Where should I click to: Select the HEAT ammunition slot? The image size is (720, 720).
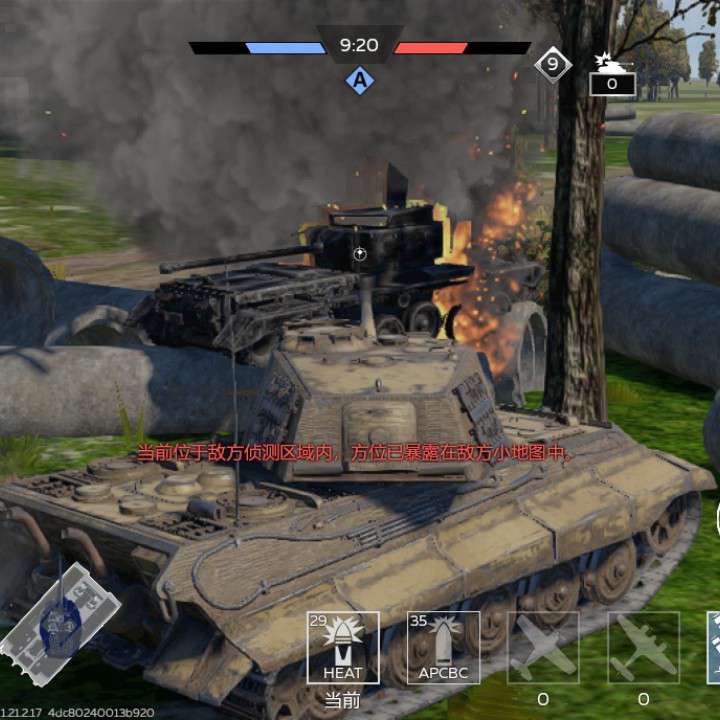click(343, 647)
